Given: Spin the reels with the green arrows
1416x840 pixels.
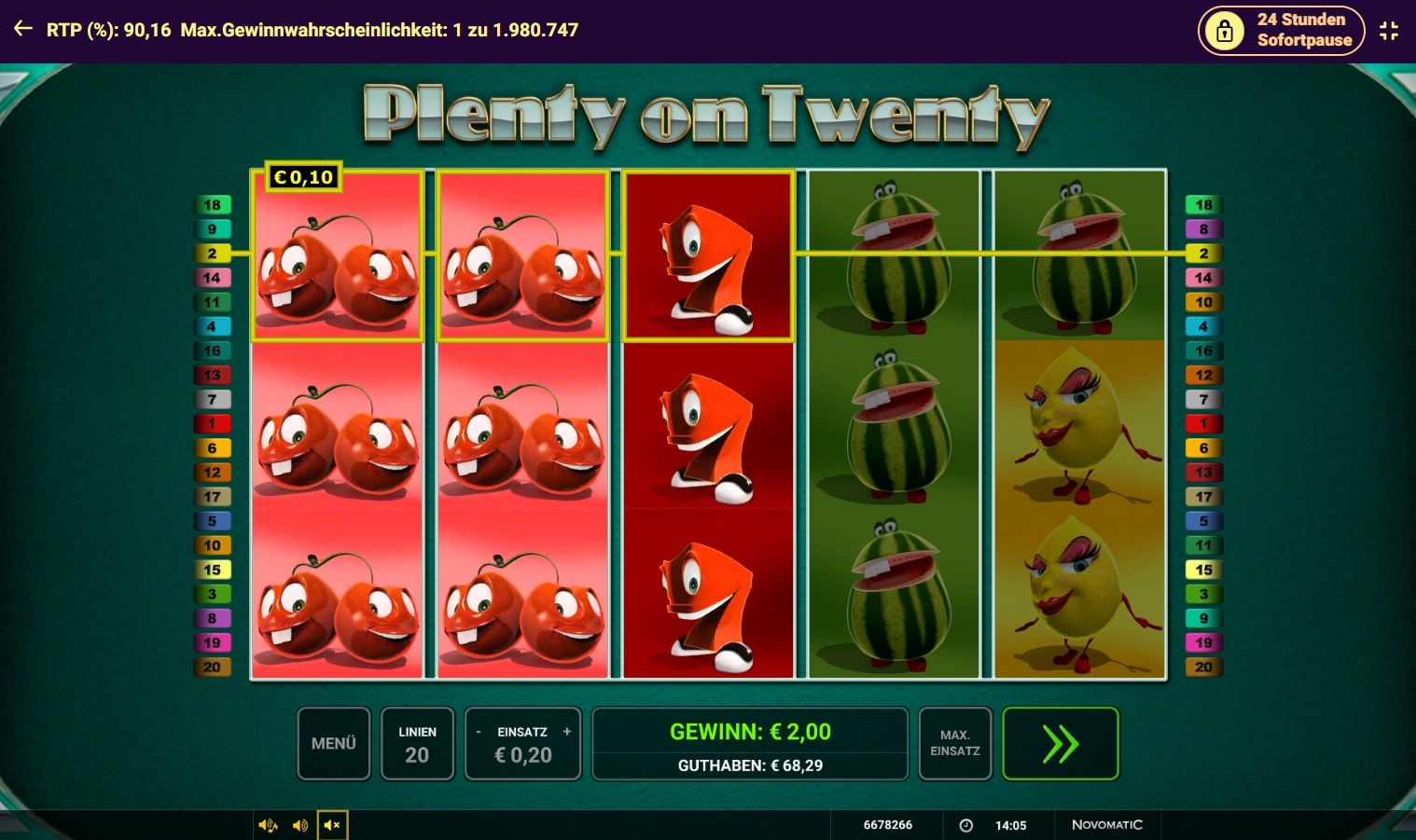Looking at the screenshot, I should tap(1060, 743).
